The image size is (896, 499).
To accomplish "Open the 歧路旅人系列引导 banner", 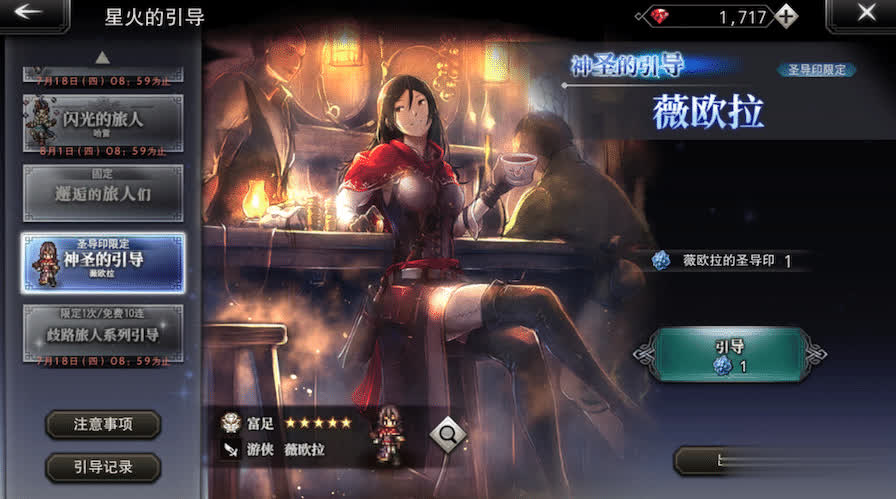I will 103,332.
